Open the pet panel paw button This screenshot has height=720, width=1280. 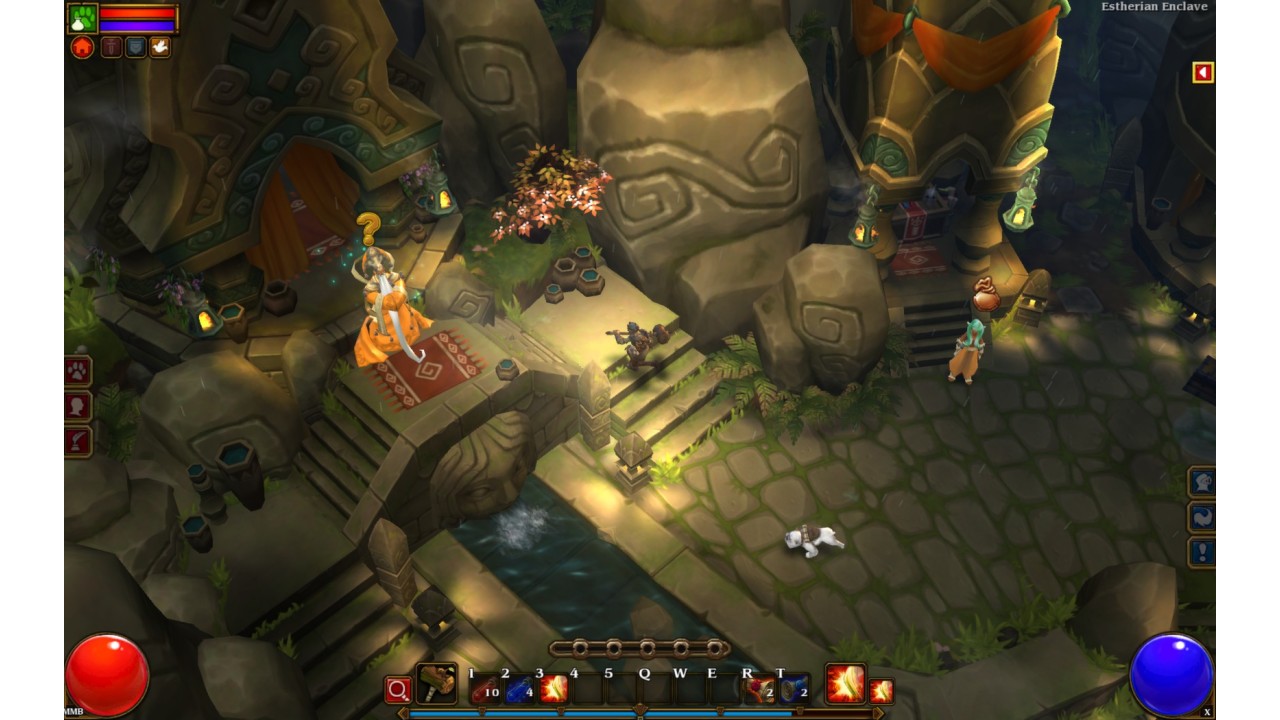(x=78, y=372)
